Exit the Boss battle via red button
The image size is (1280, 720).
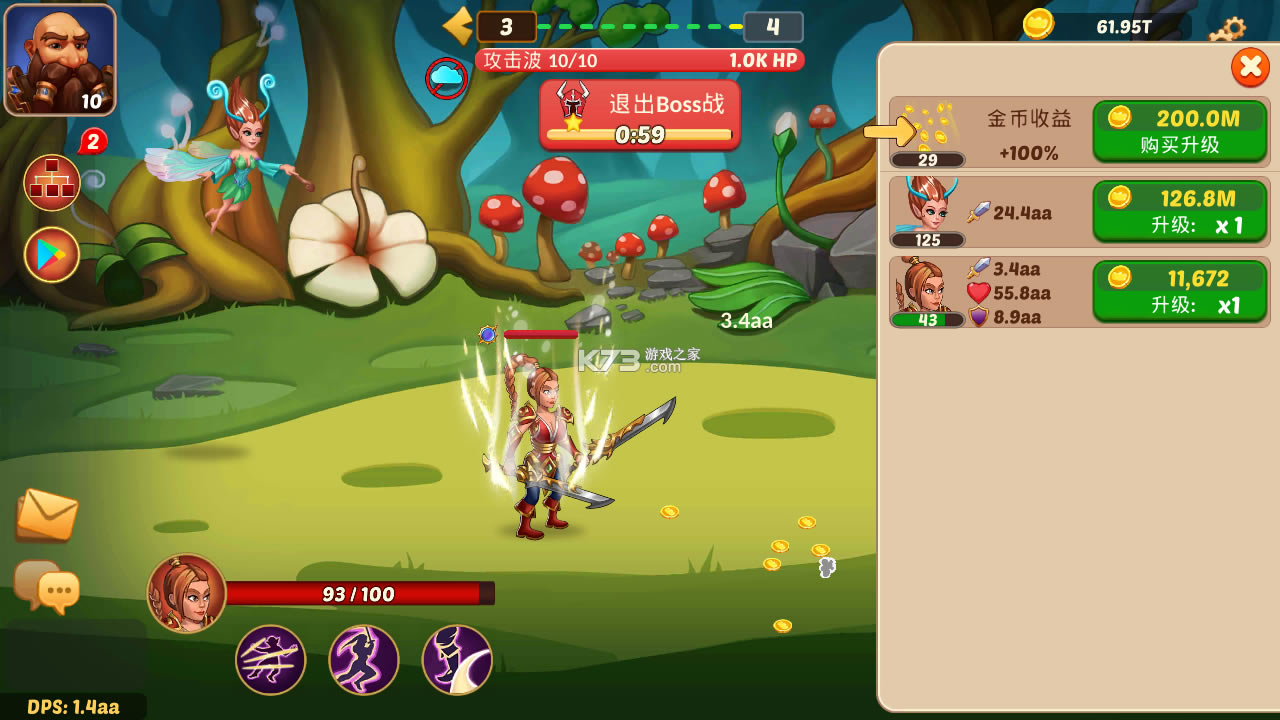pos(640,115)
